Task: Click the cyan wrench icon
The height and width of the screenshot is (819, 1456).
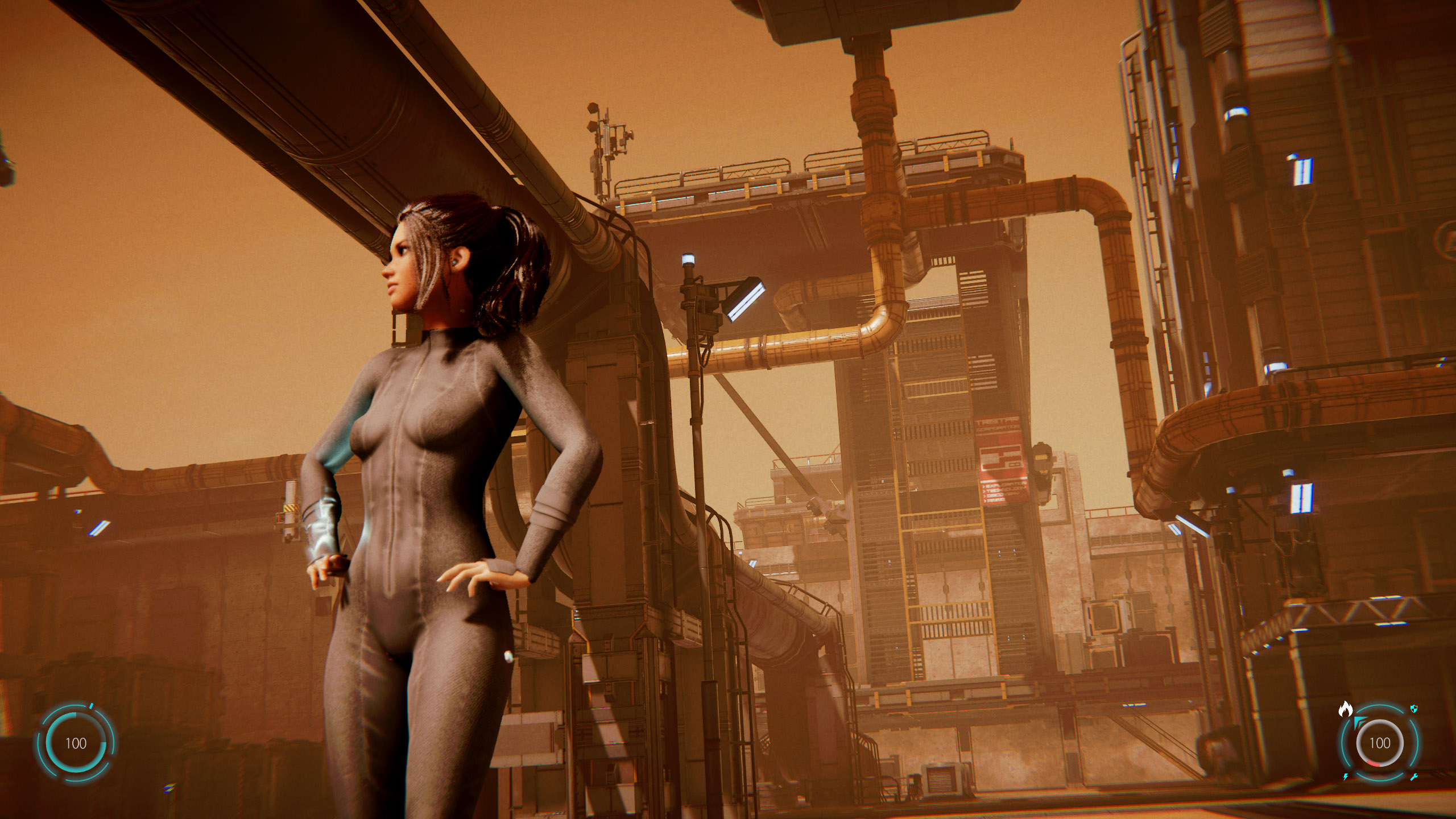Action: (1414, 777)
